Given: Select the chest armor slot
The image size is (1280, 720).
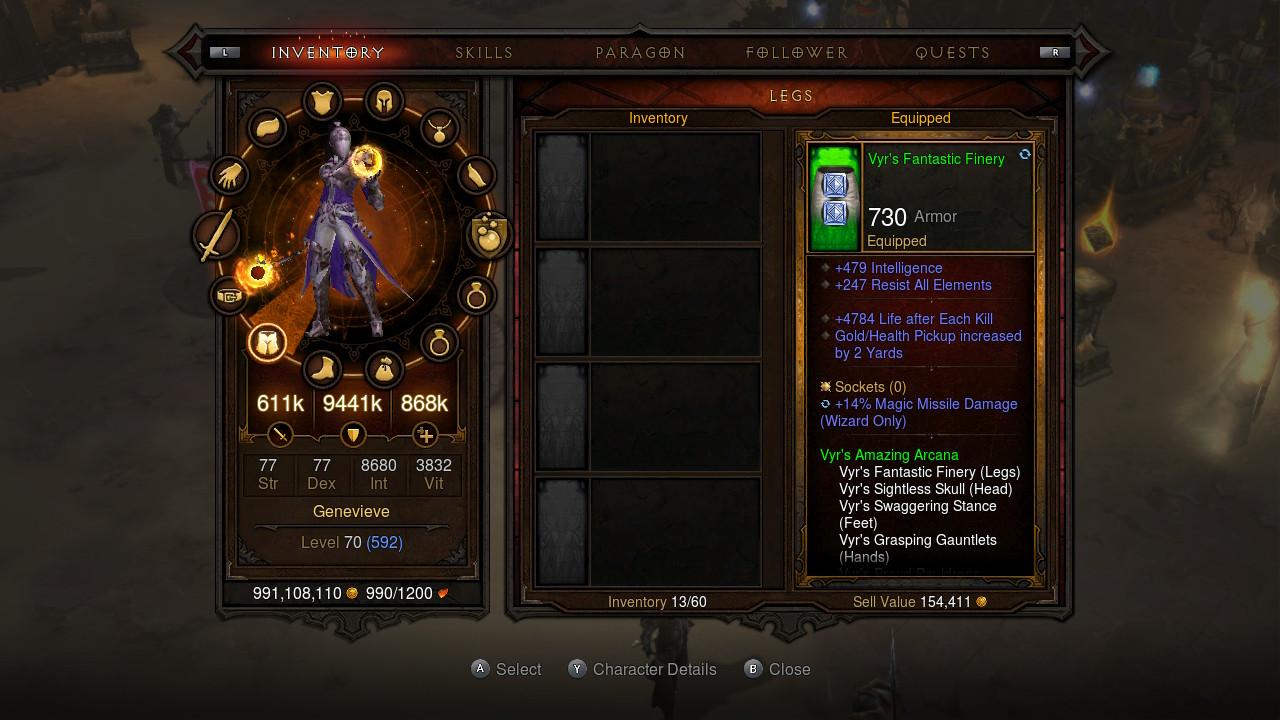Looking at the screenshot, I should [x=321, y=100].
